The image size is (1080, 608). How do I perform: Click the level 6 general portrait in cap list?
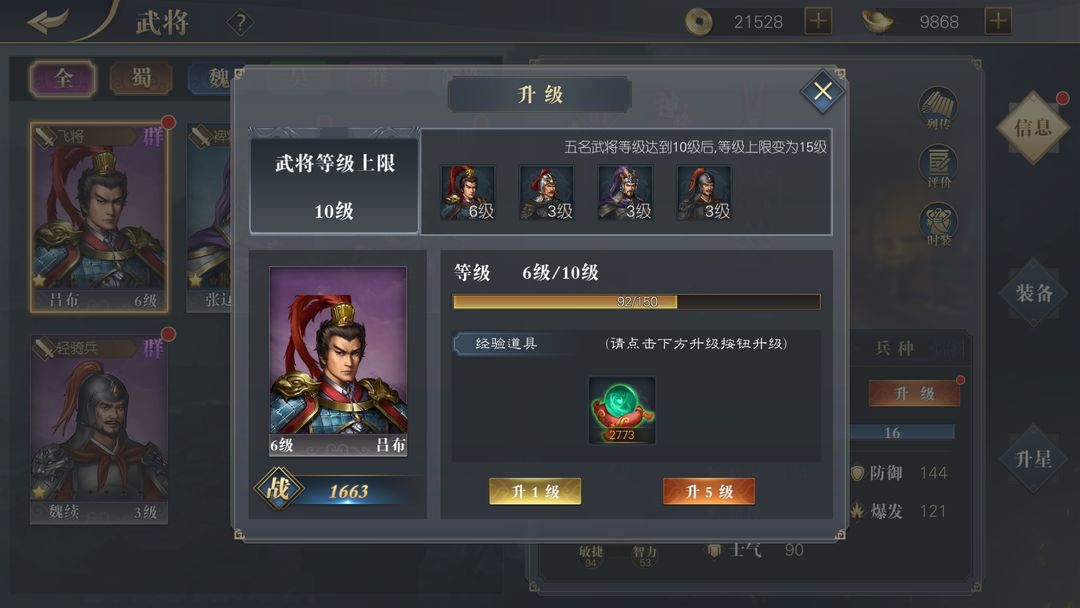[468, 193]
